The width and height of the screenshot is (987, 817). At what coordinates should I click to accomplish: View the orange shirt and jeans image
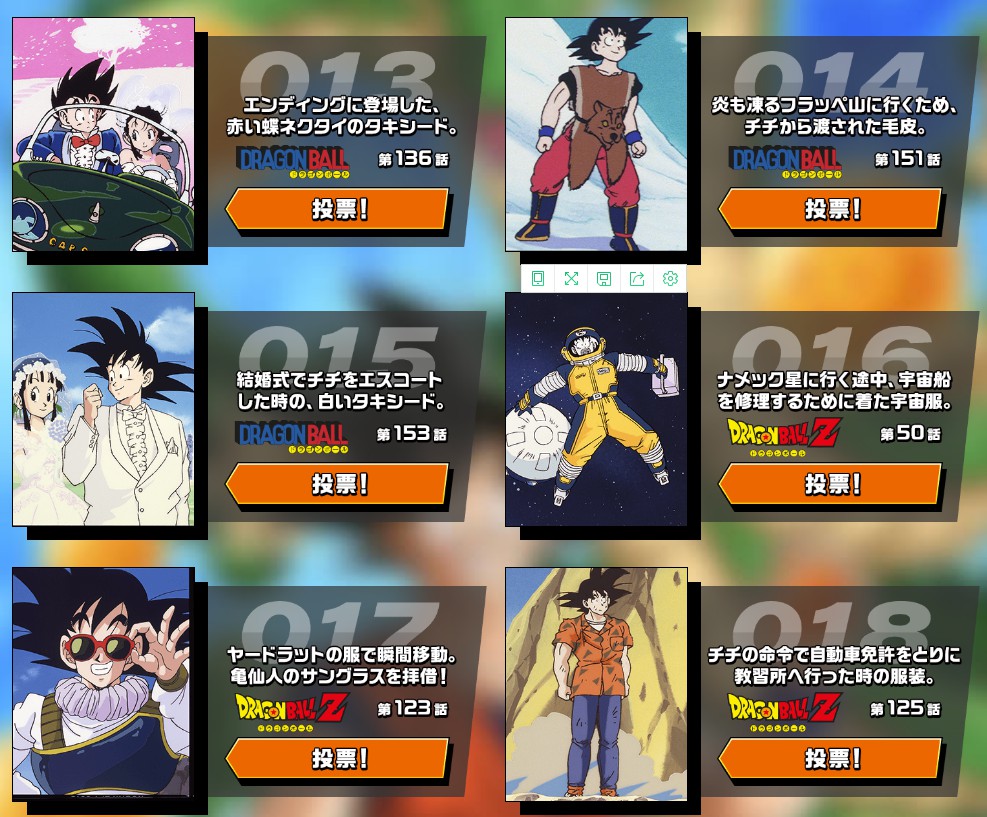596,683
